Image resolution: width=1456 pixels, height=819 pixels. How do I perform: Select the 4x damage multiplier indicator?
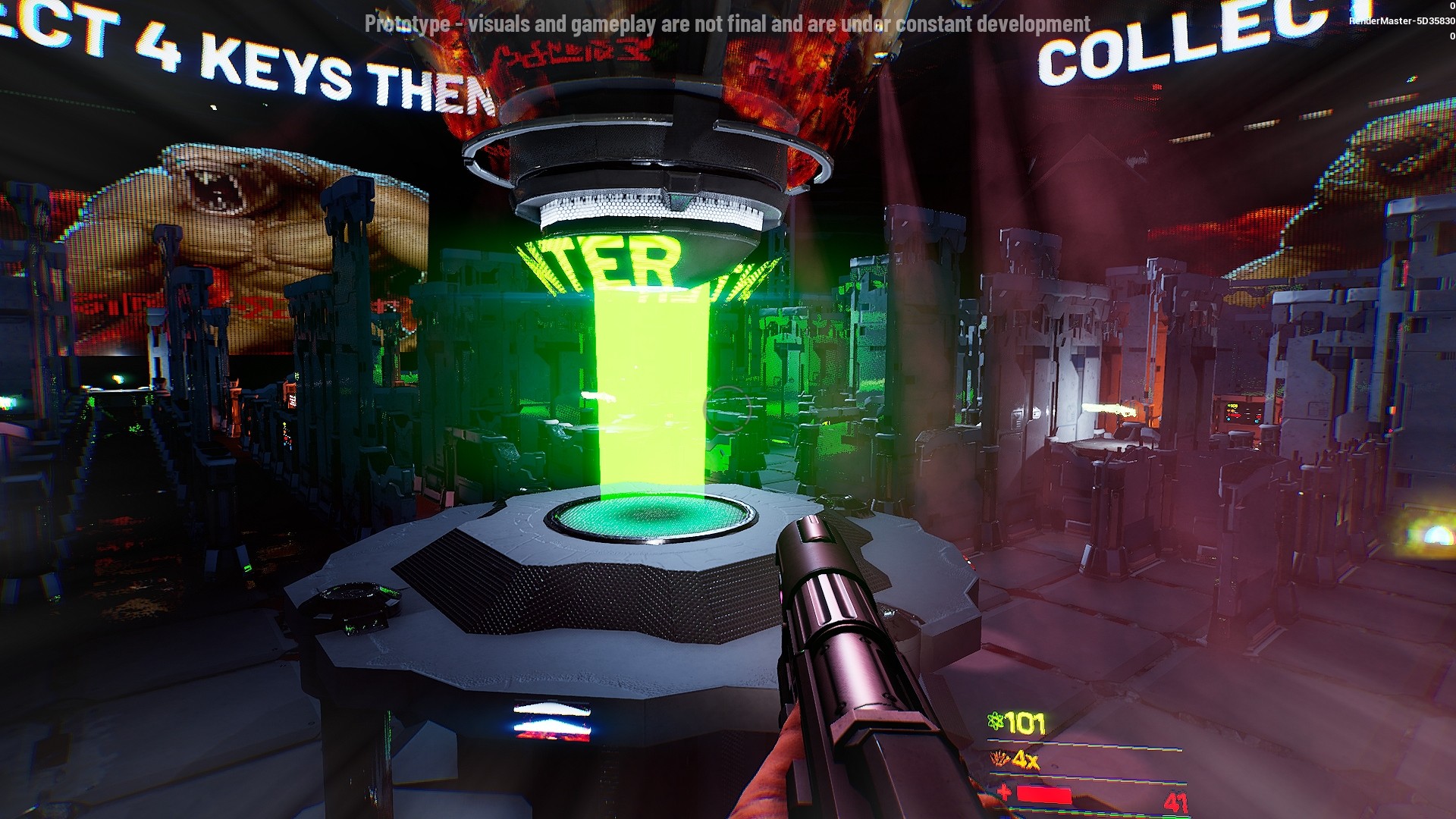(1028, 758)
